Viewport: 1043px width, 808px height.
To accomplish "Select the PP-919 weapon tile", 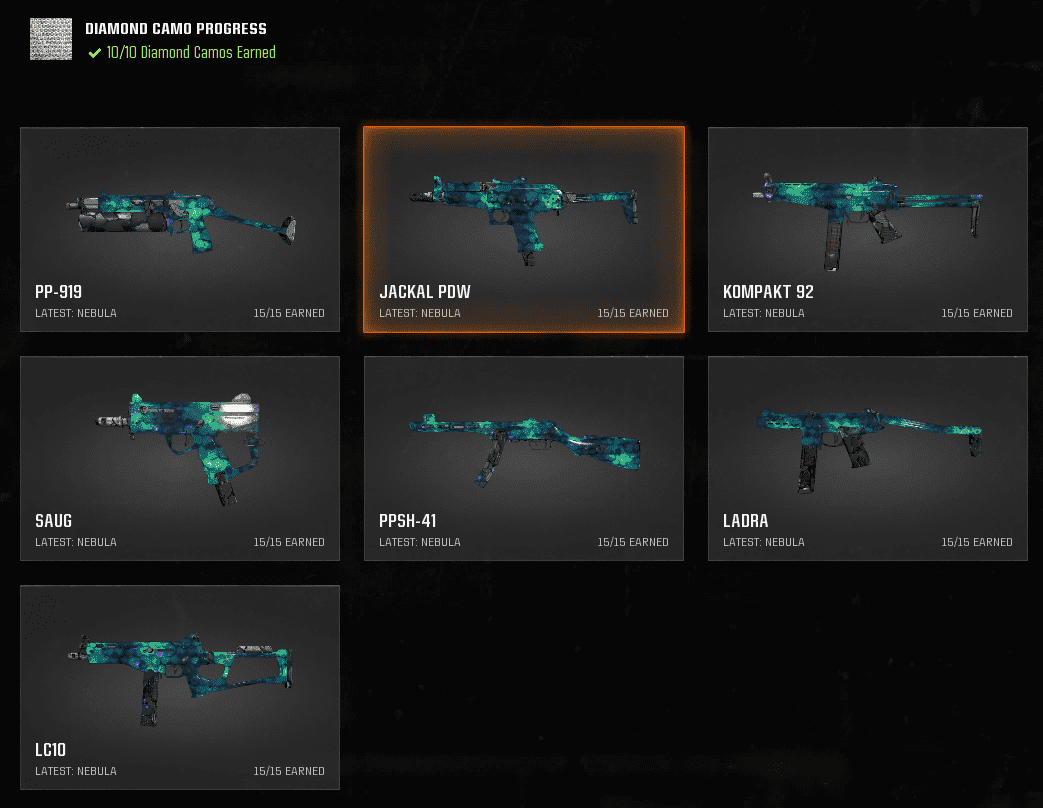I will (180, 229).
